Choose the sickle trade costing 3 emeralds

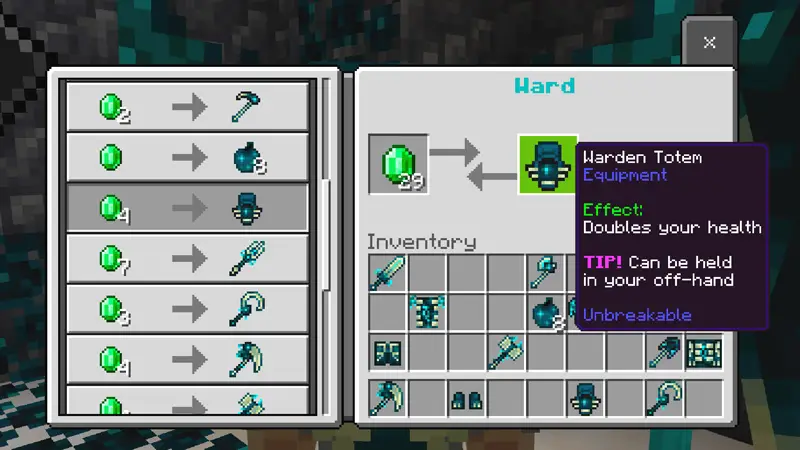point(187,310)
